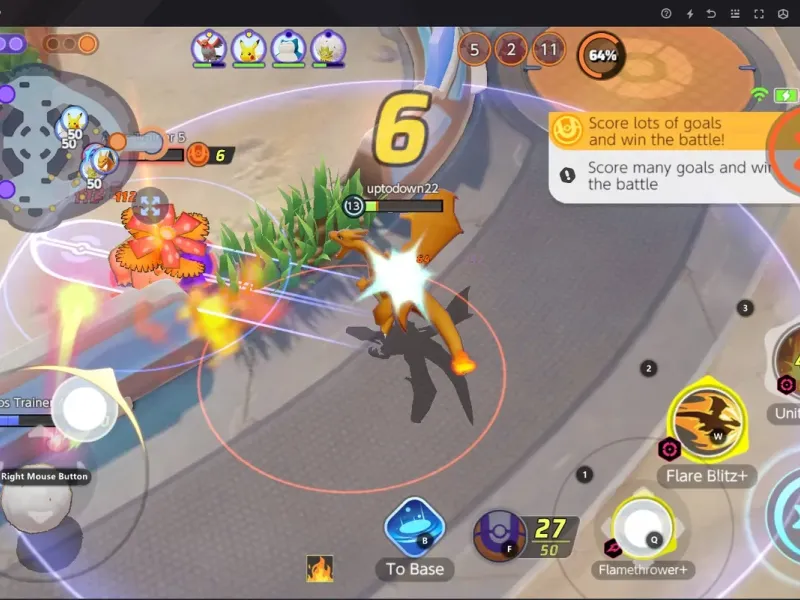
Task: Use the Flamethrower+ move
Action: pos(637,525)
